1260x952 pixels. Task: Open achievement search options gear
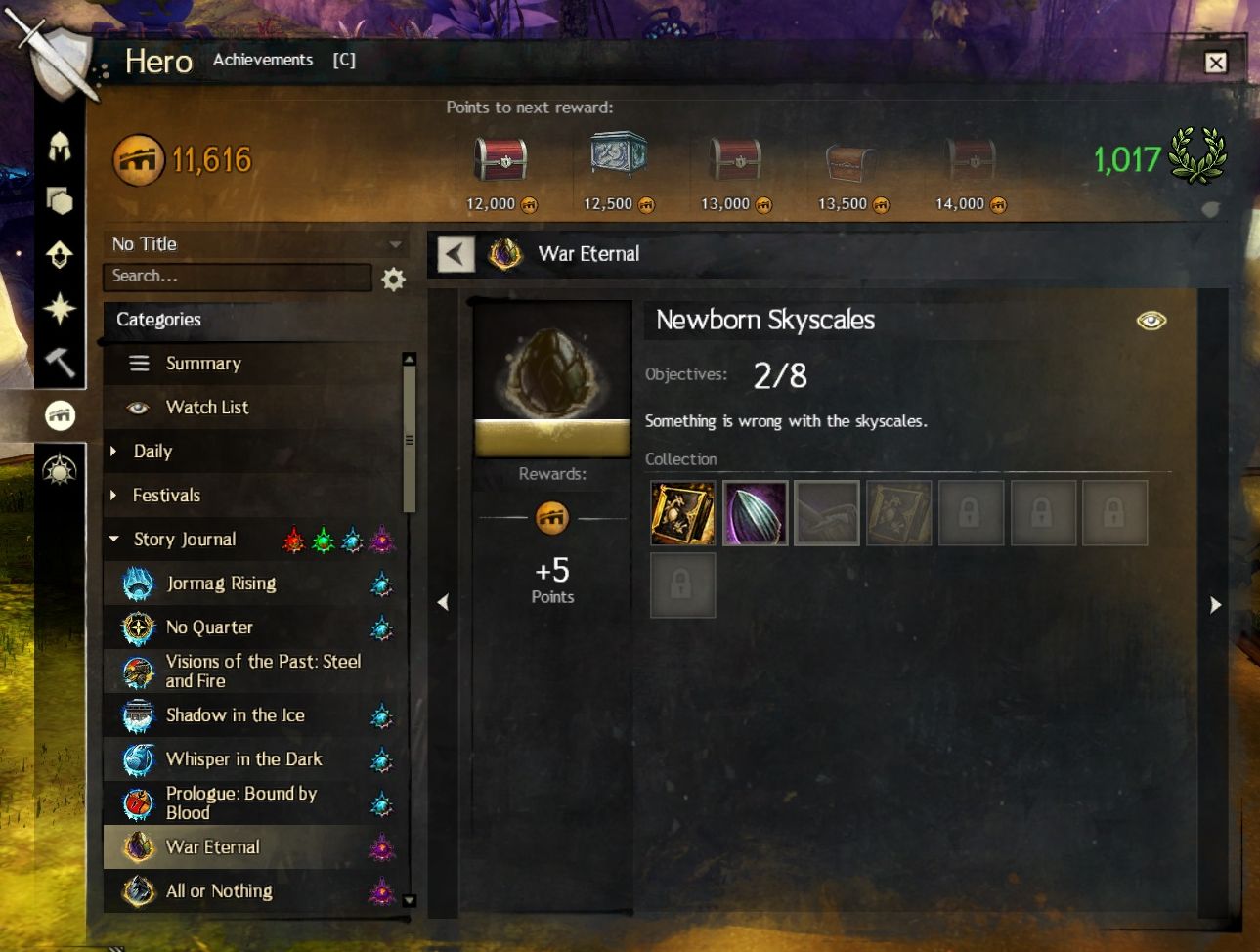pyautogui.click(x=393, y=281)
